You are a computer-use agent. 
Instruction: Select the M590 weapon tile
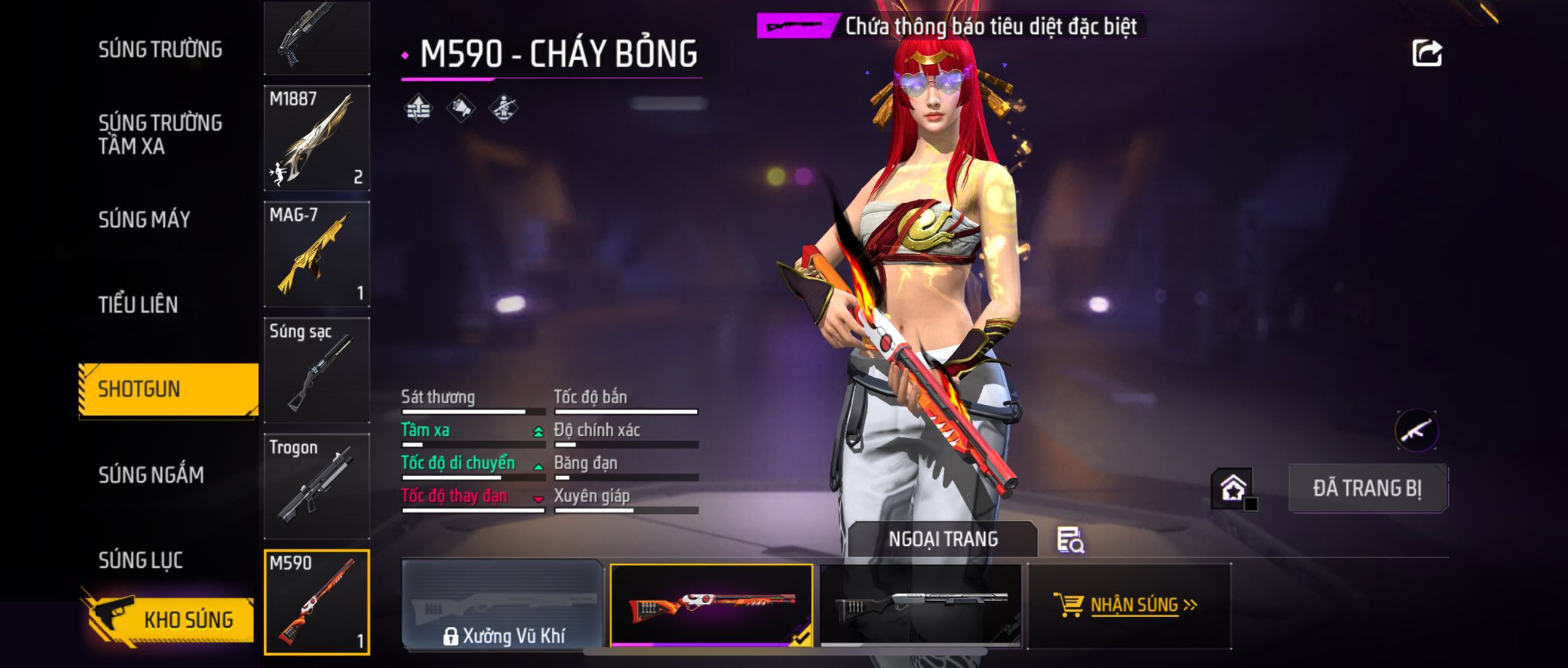tap(316, 602)
